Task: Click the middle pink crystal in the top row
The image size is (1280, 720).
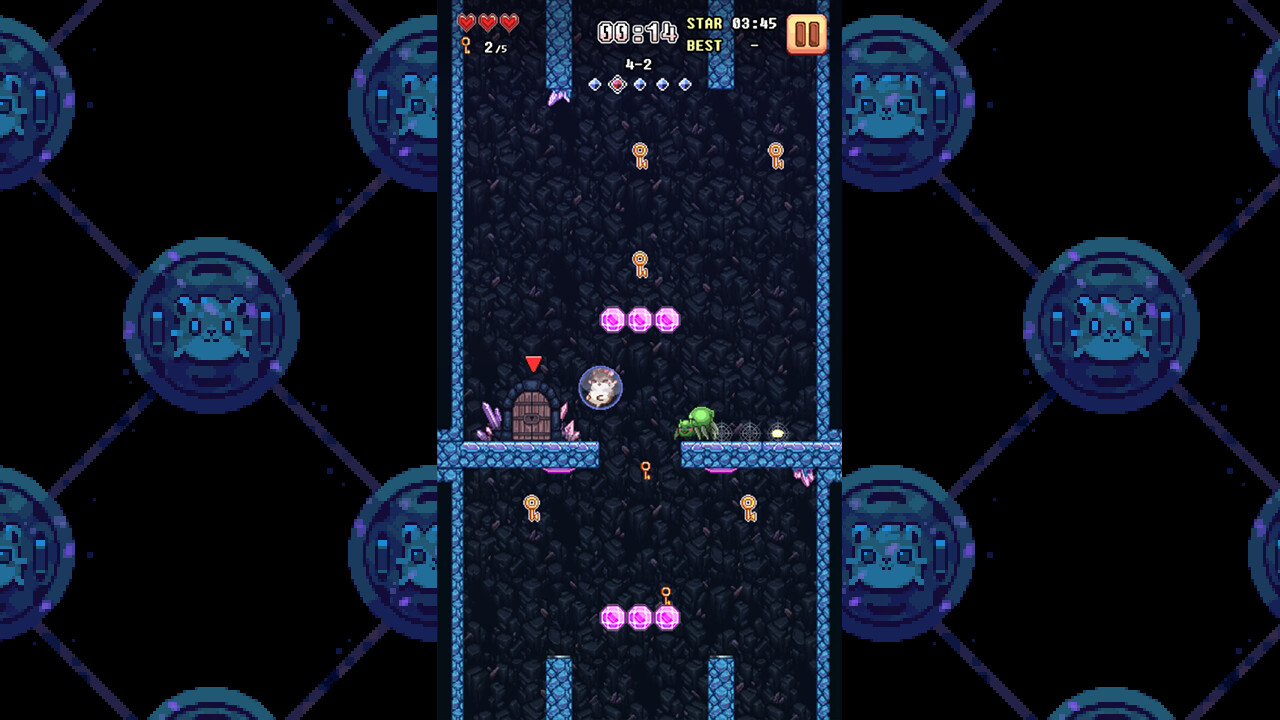Action: (640, 320)
